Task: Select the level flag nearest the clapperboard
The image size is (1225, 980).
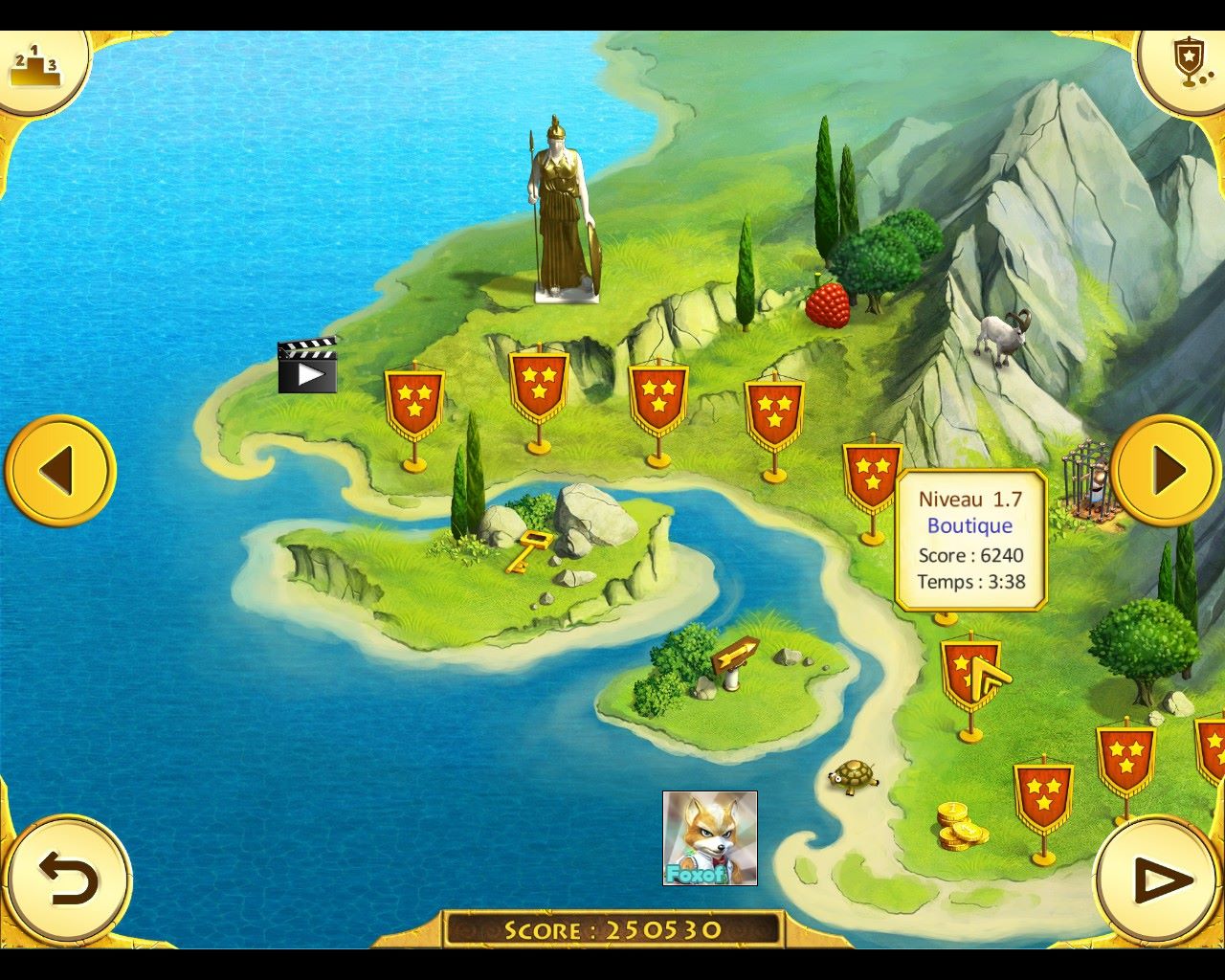Action: coord(414,403)
